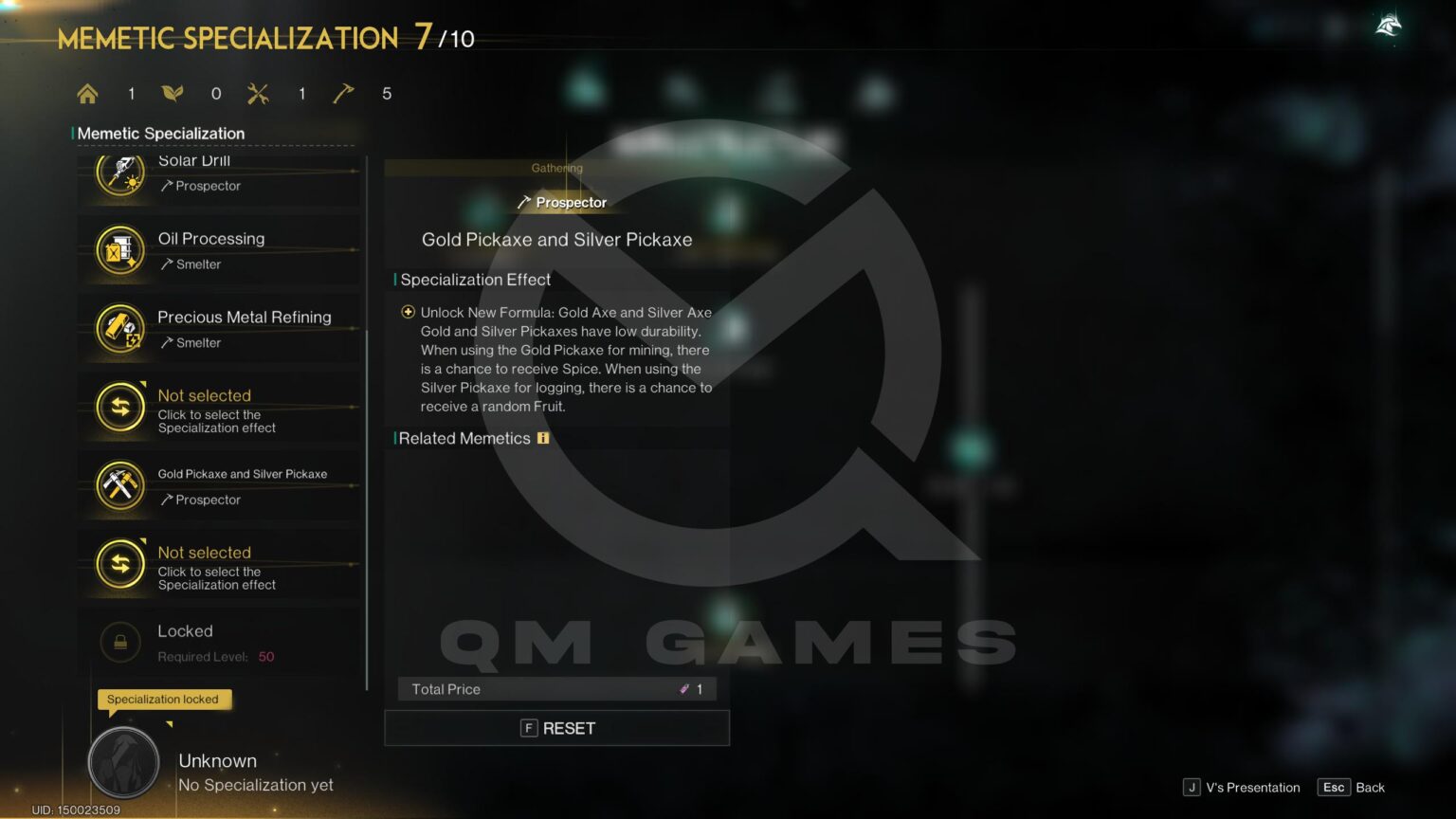Click the crossed-tools crafting category icon
Screen dimensions: 1456x819
point(257,93)
